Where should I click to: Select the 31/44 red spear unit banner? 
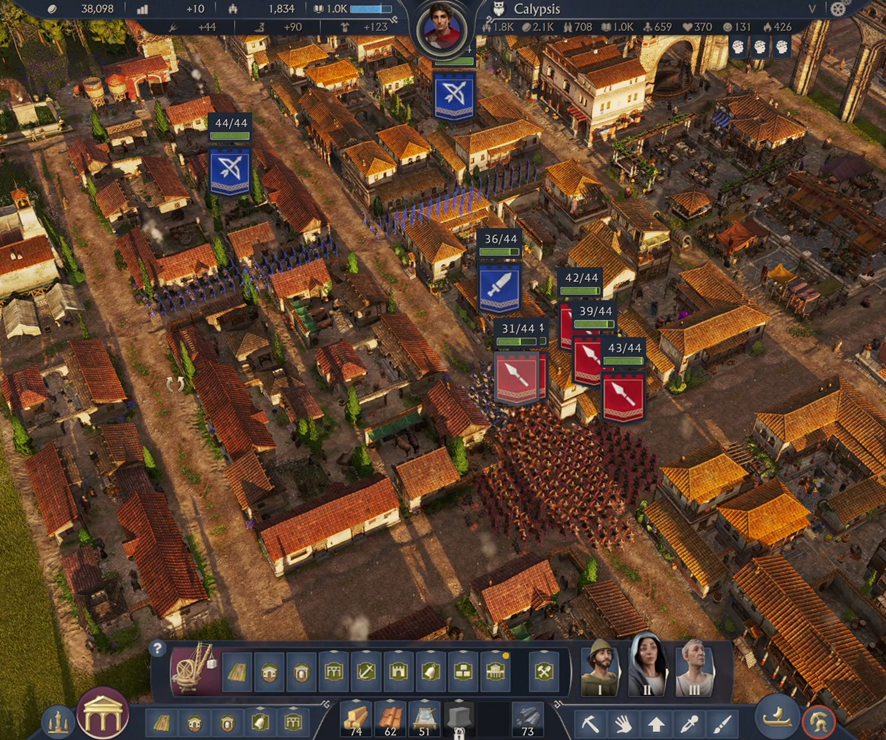pyautogui.click(x=517, y=378)
